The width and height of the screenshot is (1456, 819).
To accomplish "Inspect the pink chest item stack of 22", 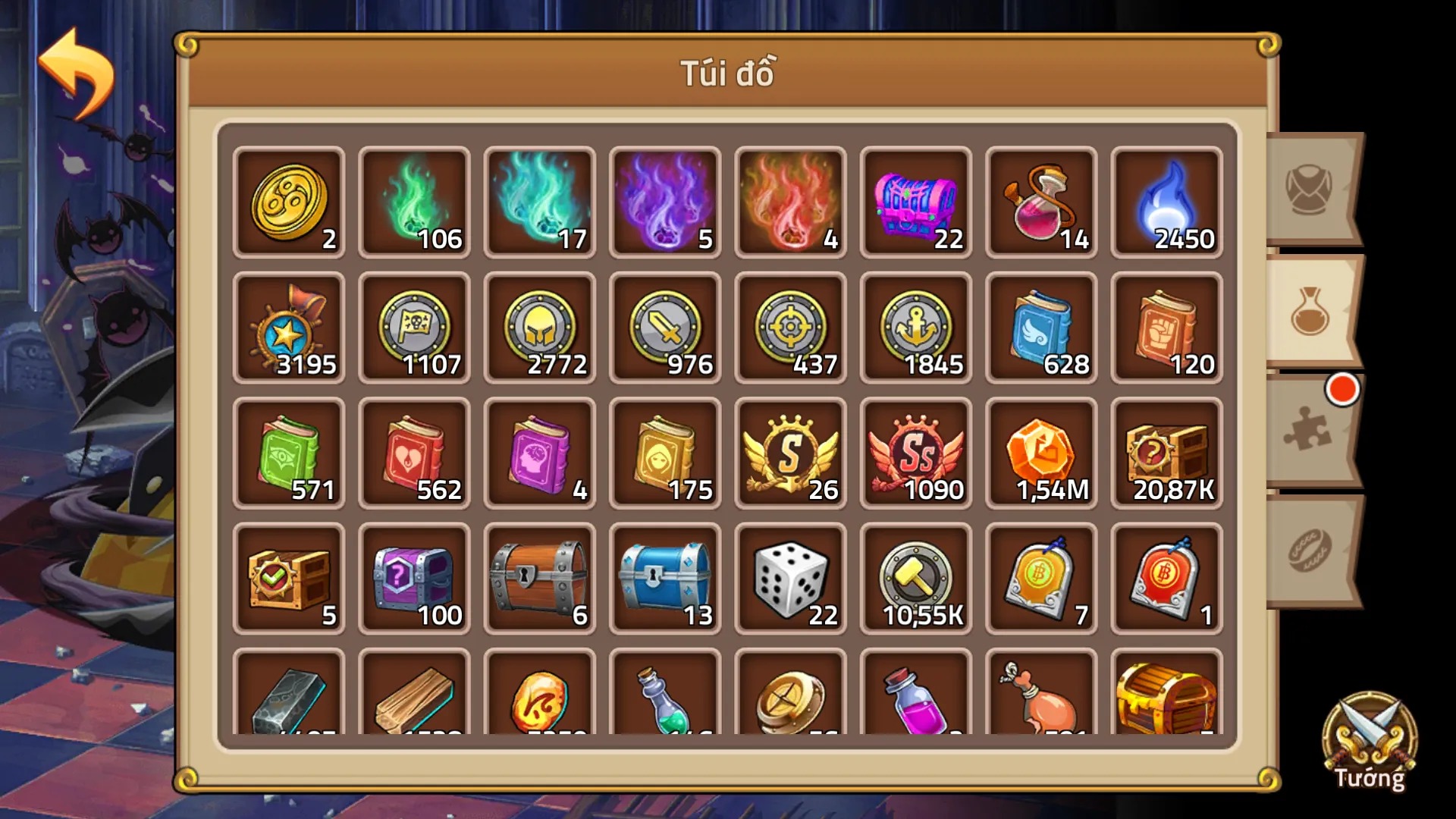I will coord(915,203).
